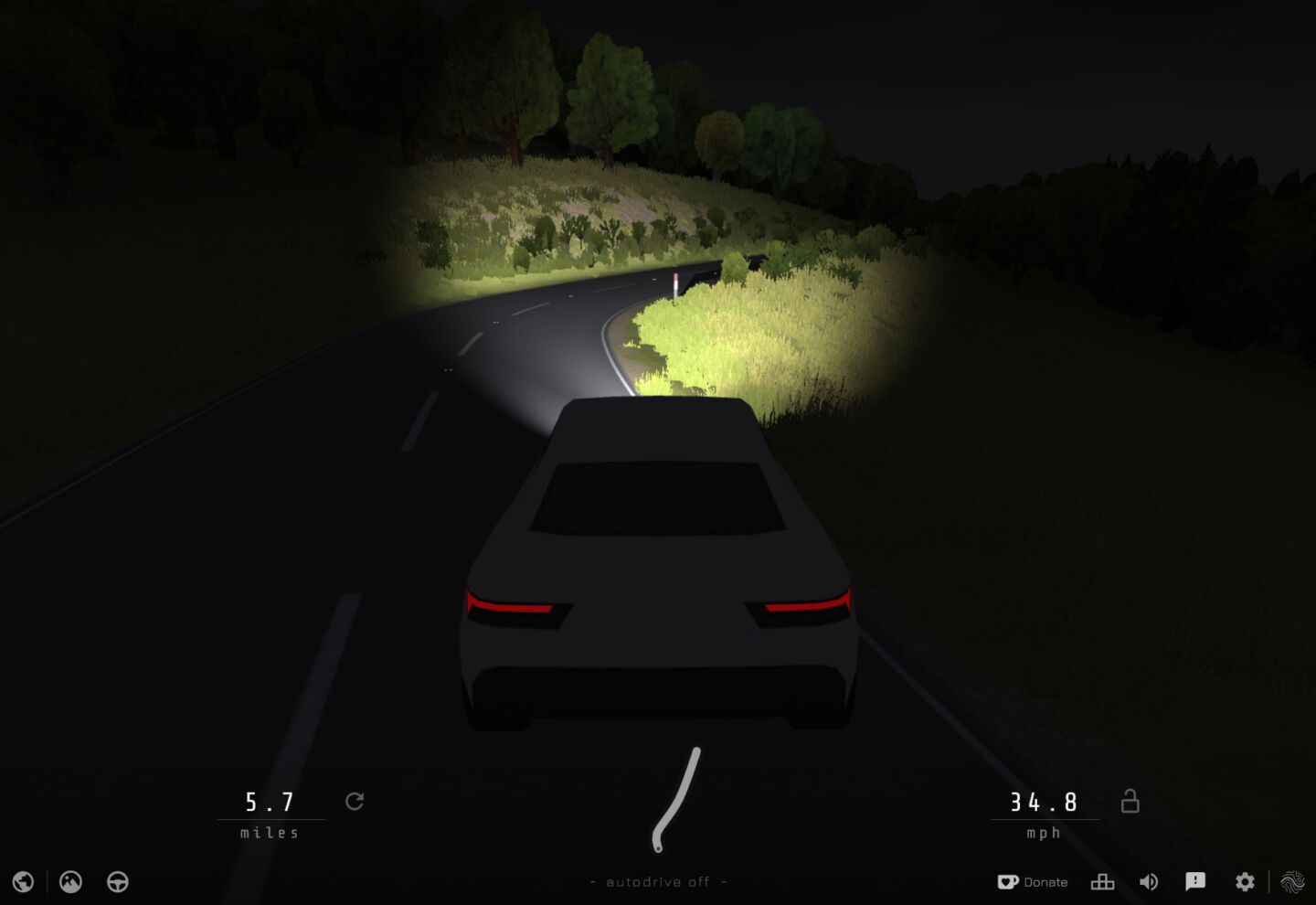Toggle the speed lock padlock
The image size is (1316, 905).
(x=1130, y=801)
